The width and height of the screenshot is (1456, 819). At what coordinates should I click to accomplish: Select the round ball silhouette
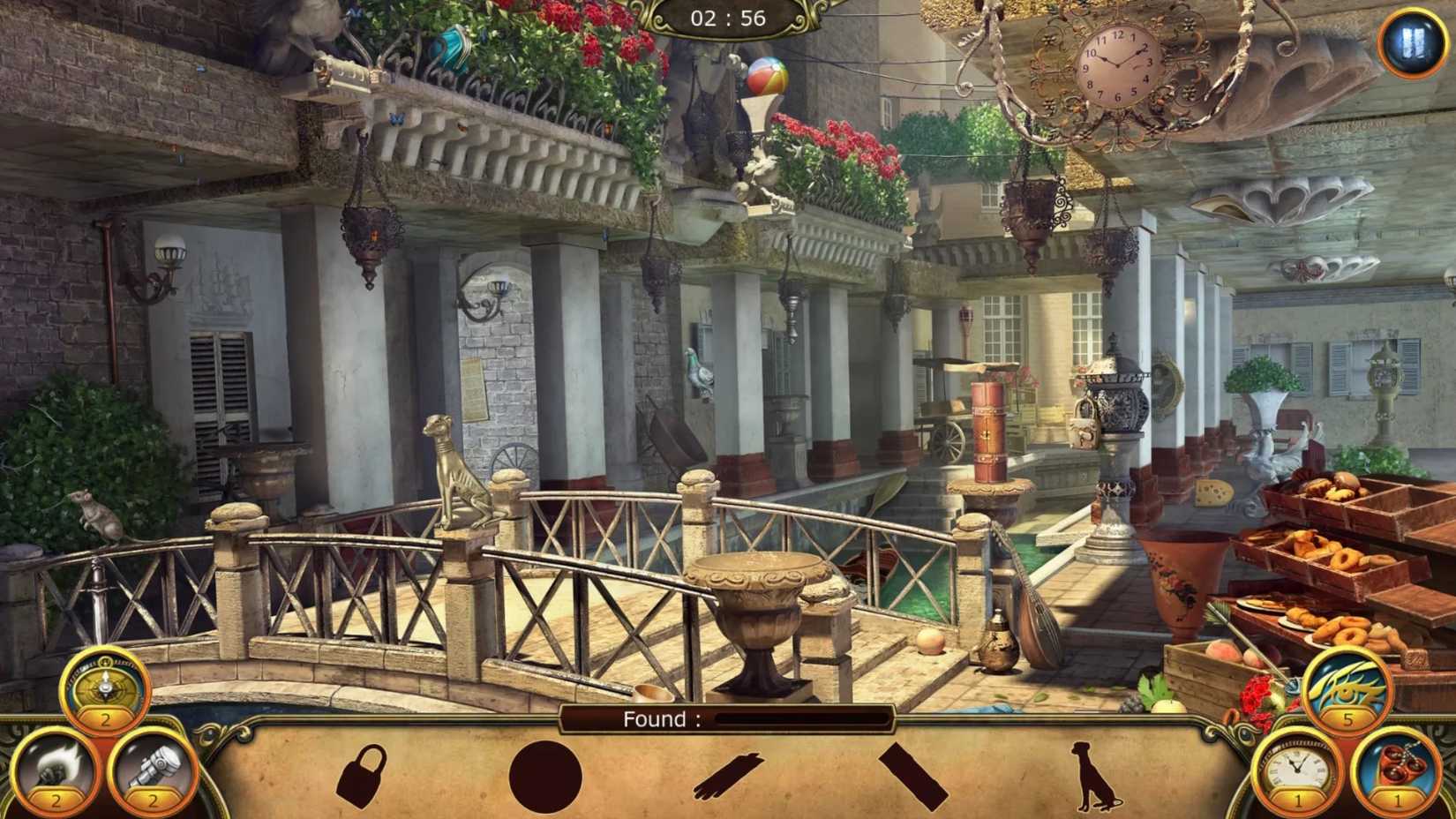(547, 778)
